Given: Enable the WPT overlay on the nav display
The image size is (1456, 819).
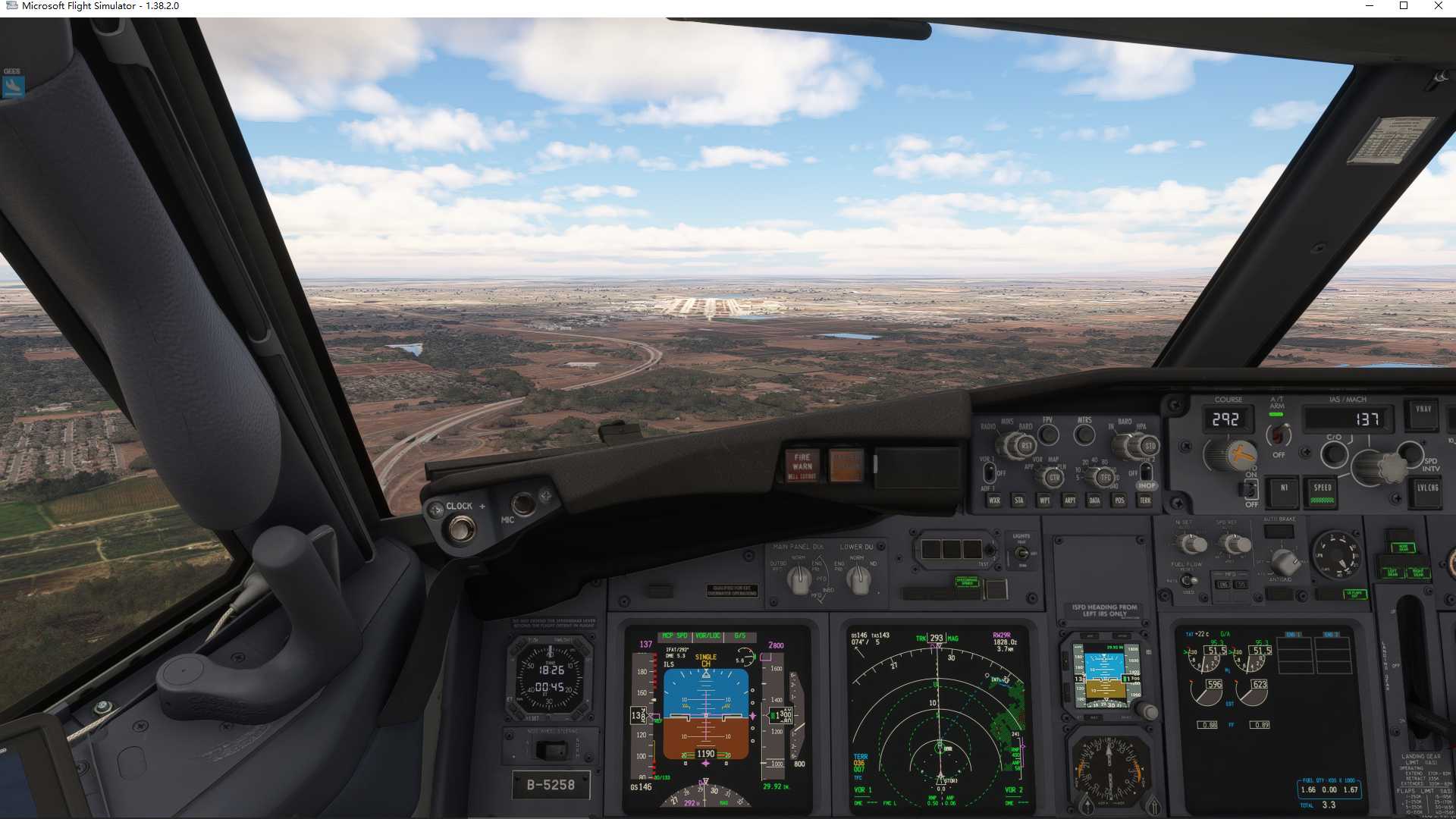Looking at the screenshot, I should tap(1044, 500).
